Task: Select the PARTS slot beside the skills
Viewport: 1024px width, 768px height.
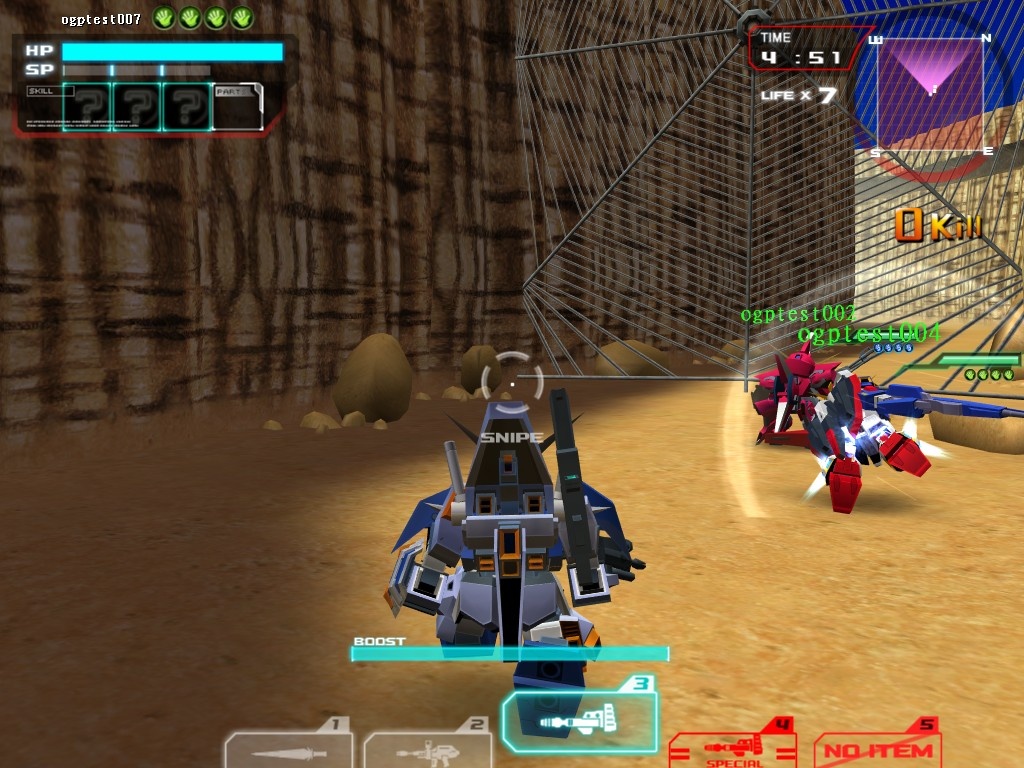Action: (238, 107)
